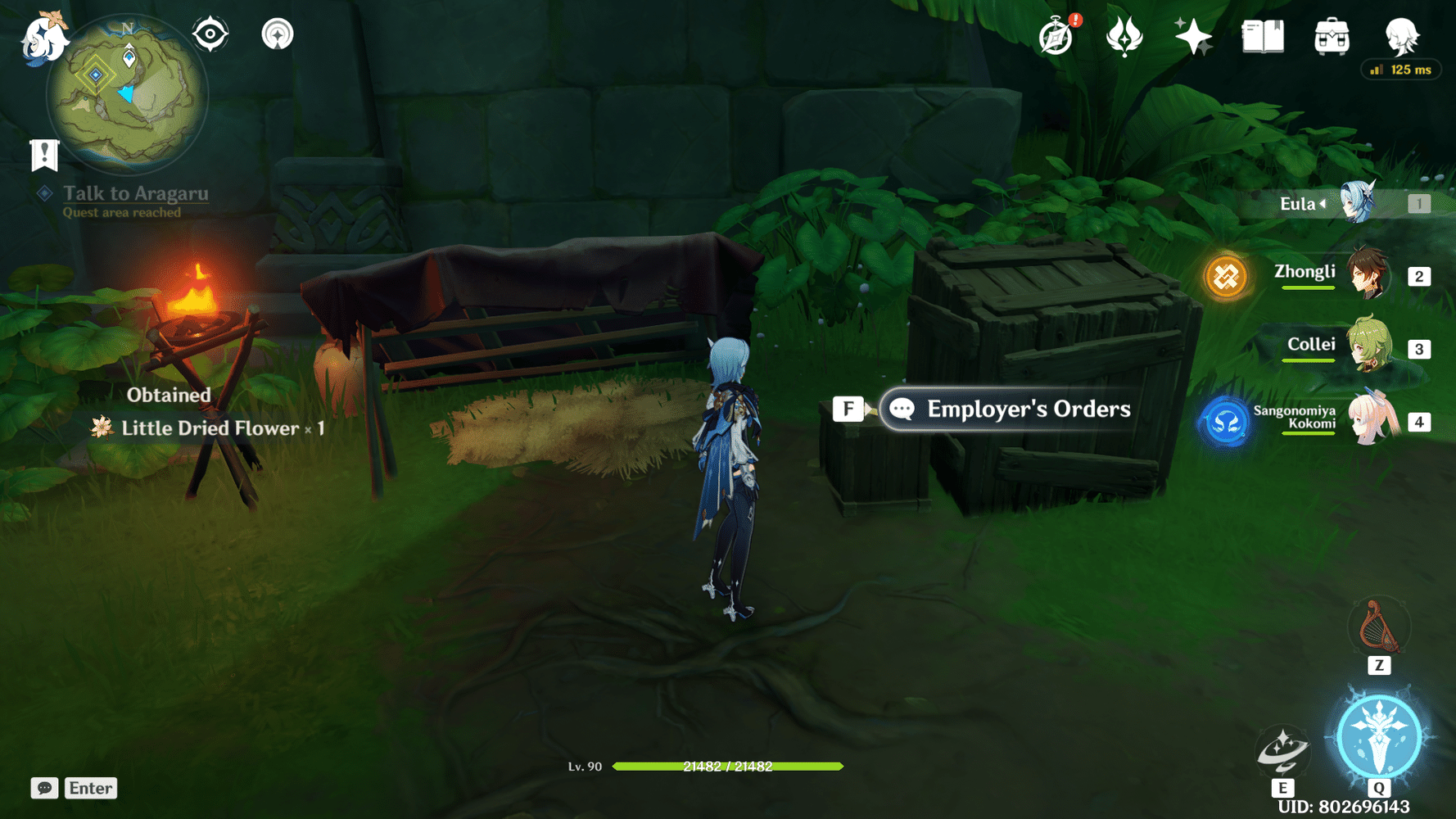Open the Character screen head icon

coord(1402,36)
